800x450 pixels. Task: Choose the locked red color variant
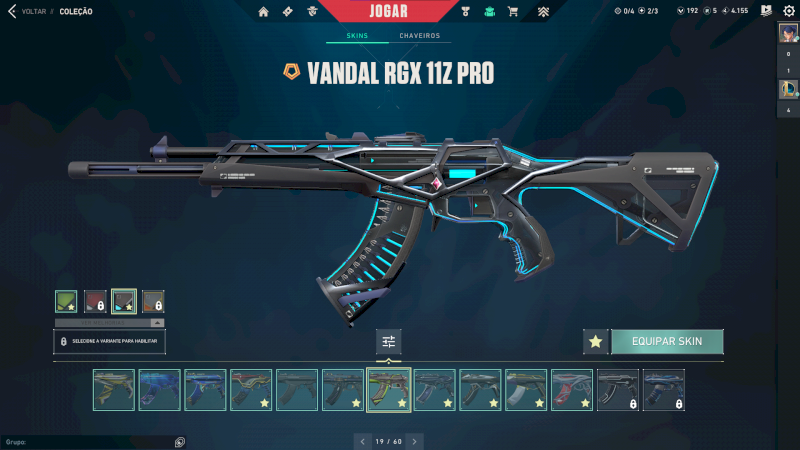tap(95, 301)
